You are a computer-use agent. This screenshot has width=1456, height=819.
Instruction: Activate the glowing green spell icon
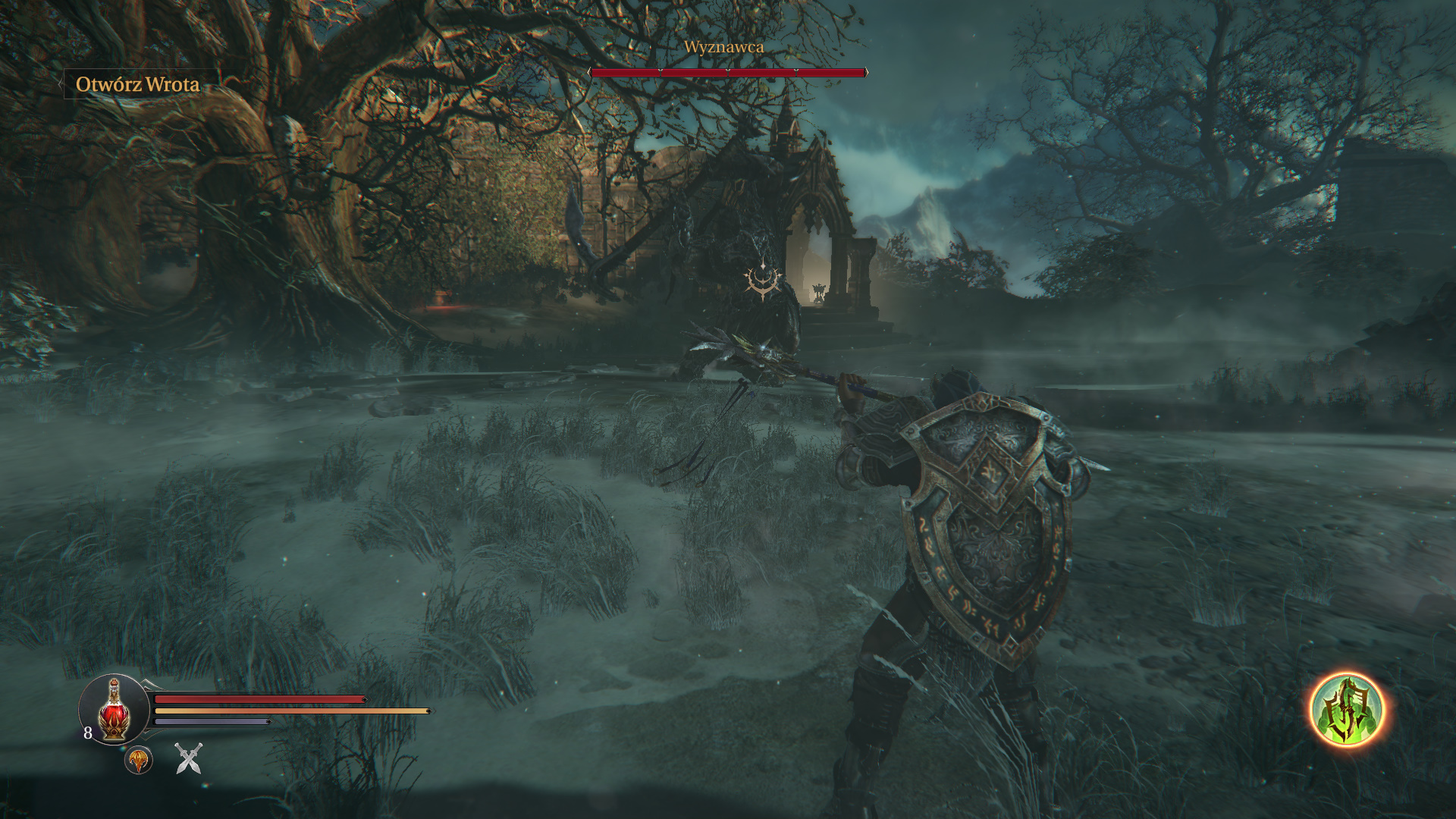click(1347, 711)
